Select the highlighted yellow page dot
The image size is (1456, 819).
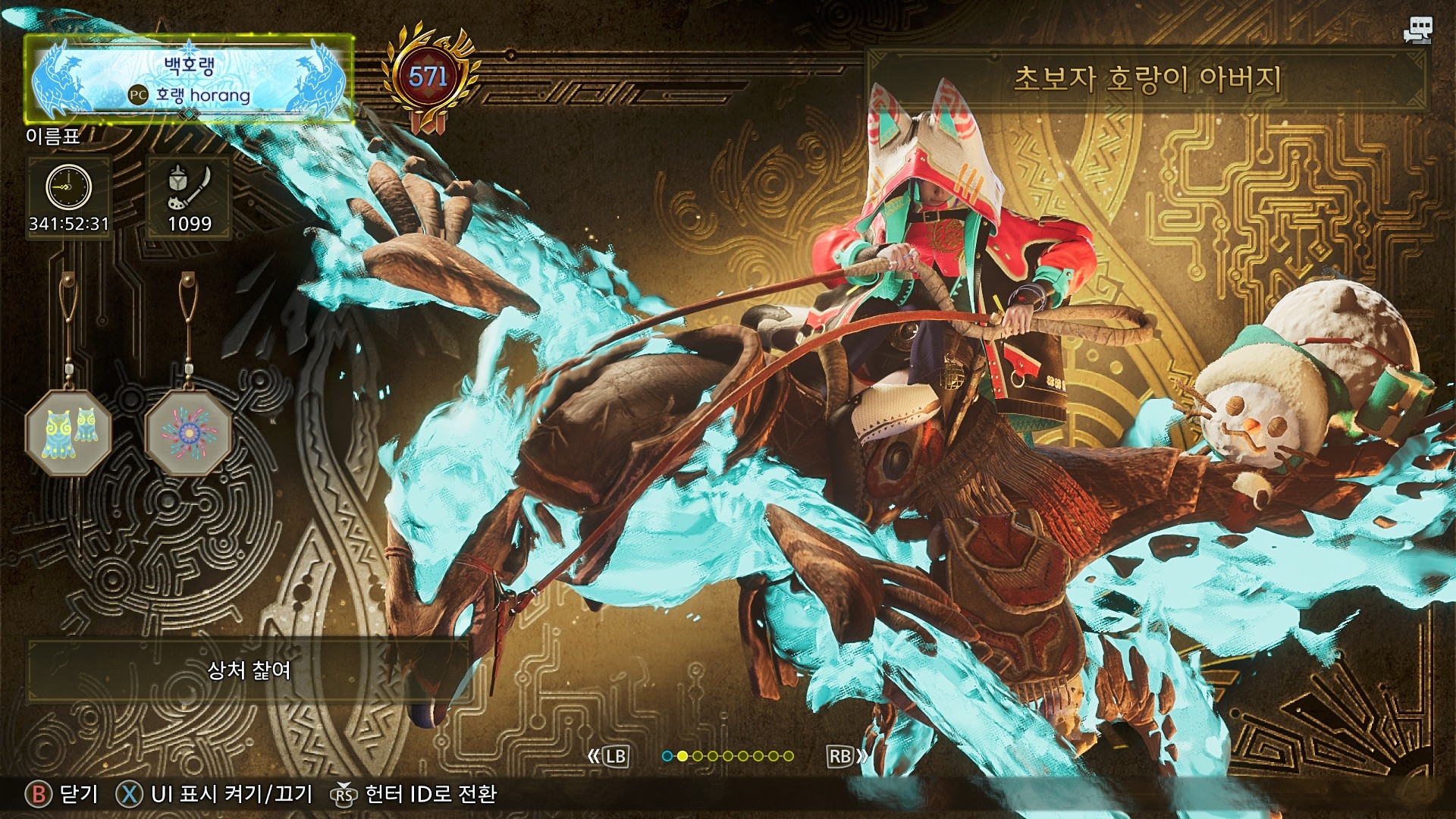pyautogui.click(x=682, y=756)
